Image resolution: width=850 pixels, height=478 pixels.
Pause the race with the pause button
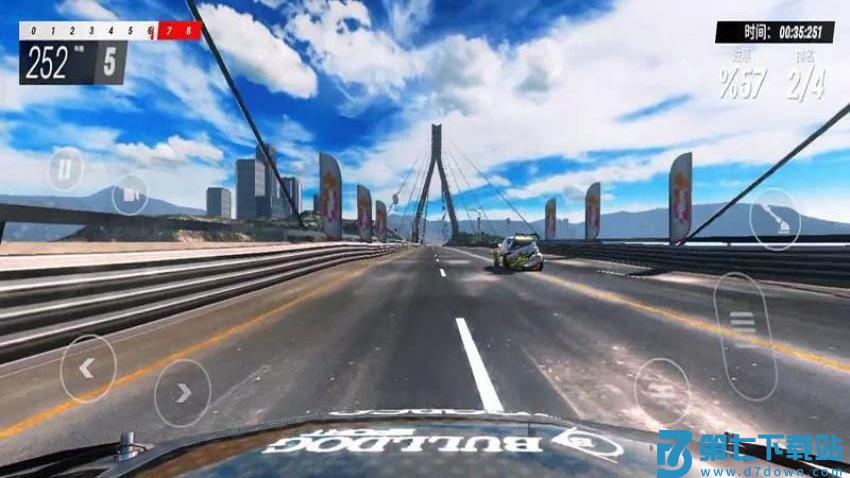click(65, 168)
